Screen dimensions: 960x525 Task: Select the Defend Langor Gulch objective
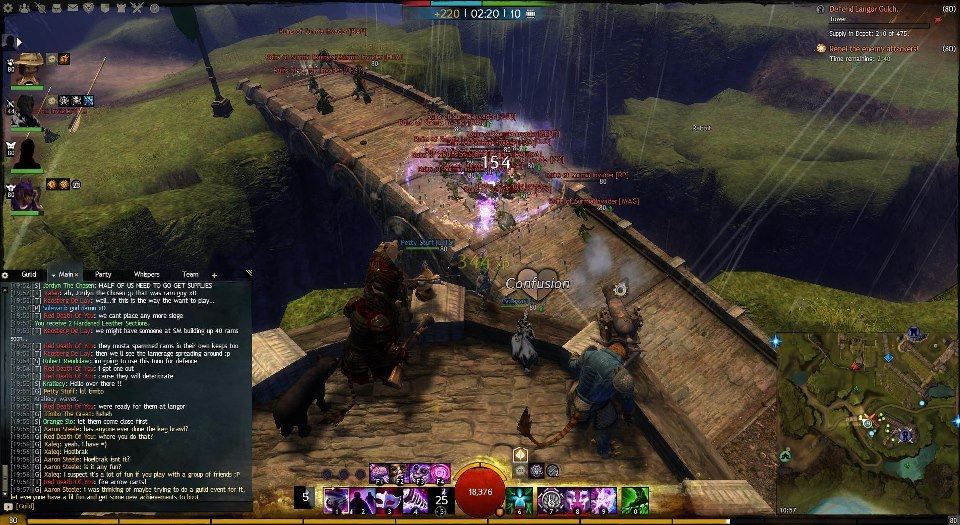click(868, 9)
